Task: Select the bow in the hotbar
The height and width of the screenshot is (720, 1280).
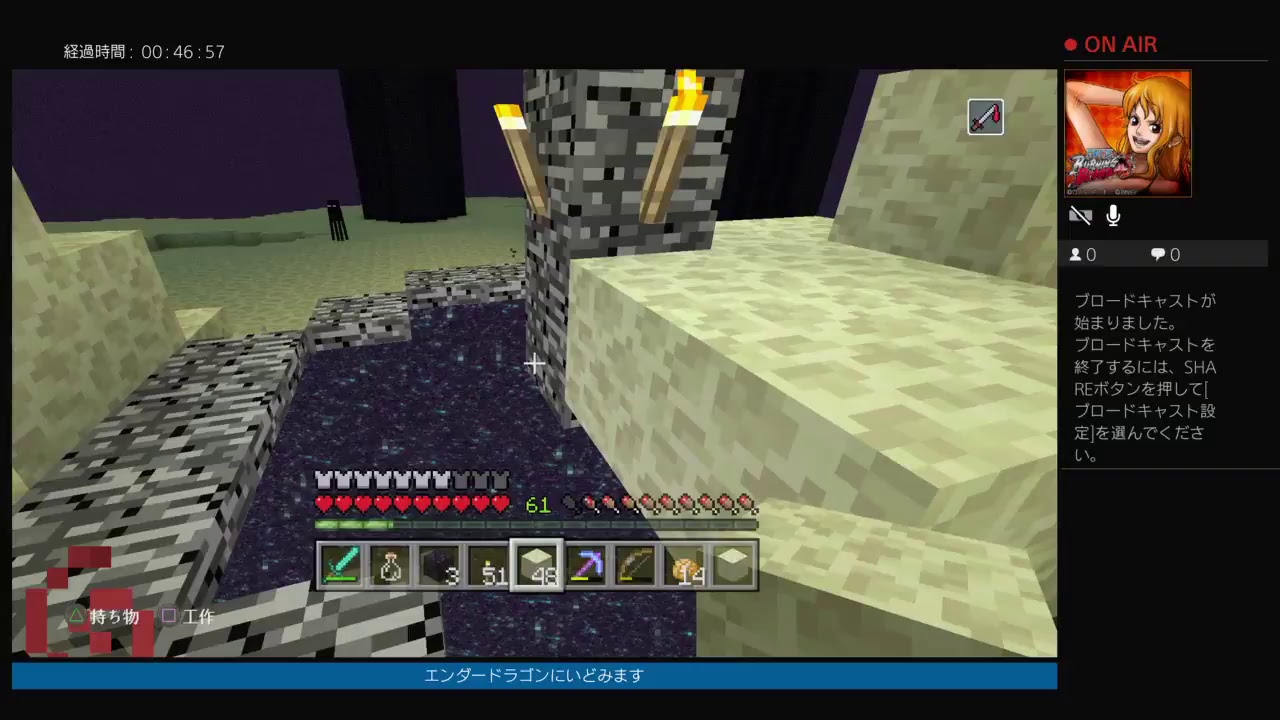Action: click(x=635, y=565)
